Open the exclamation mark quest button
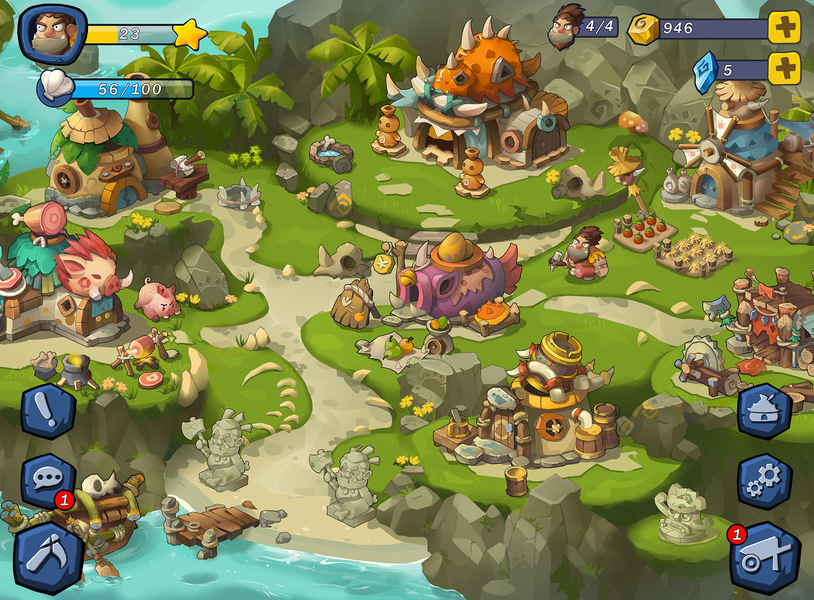Screen dimensions: 814x600 click(x=48, y=412)
